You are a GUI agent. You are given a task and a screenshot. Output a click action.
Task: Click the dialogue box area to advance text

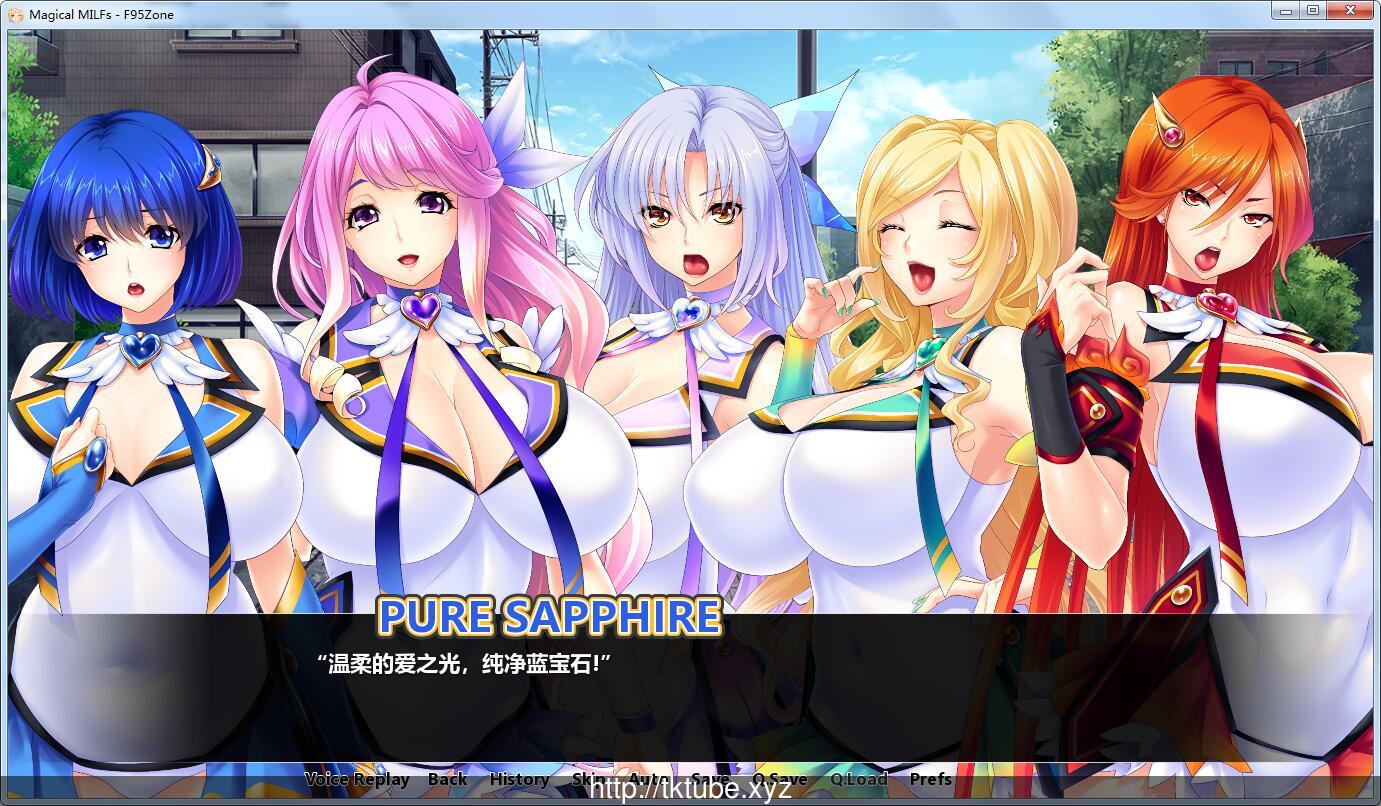[x=690, y=700]
